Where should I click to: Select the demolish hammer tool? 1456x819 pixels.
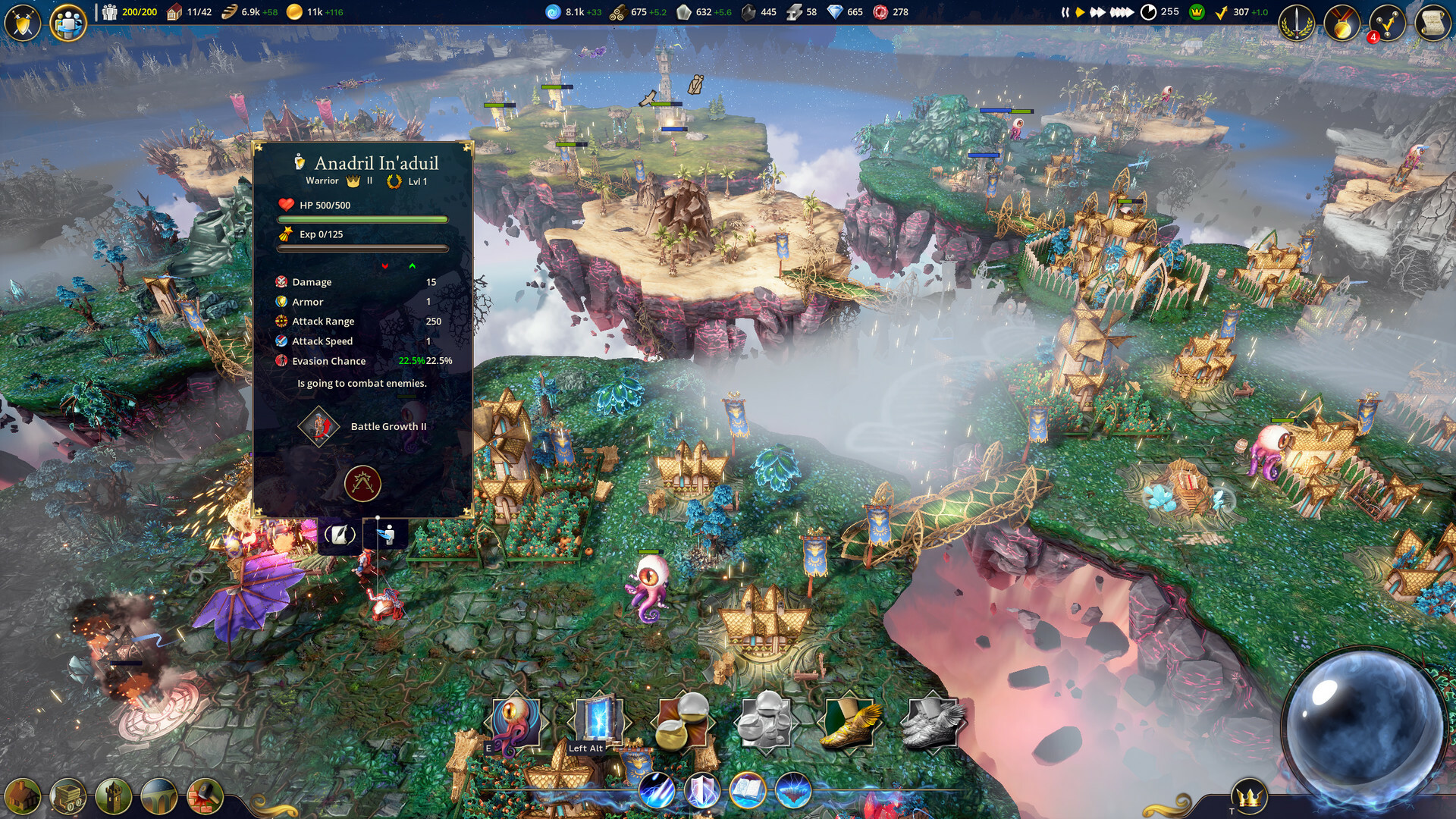click(x=205, y=796)
